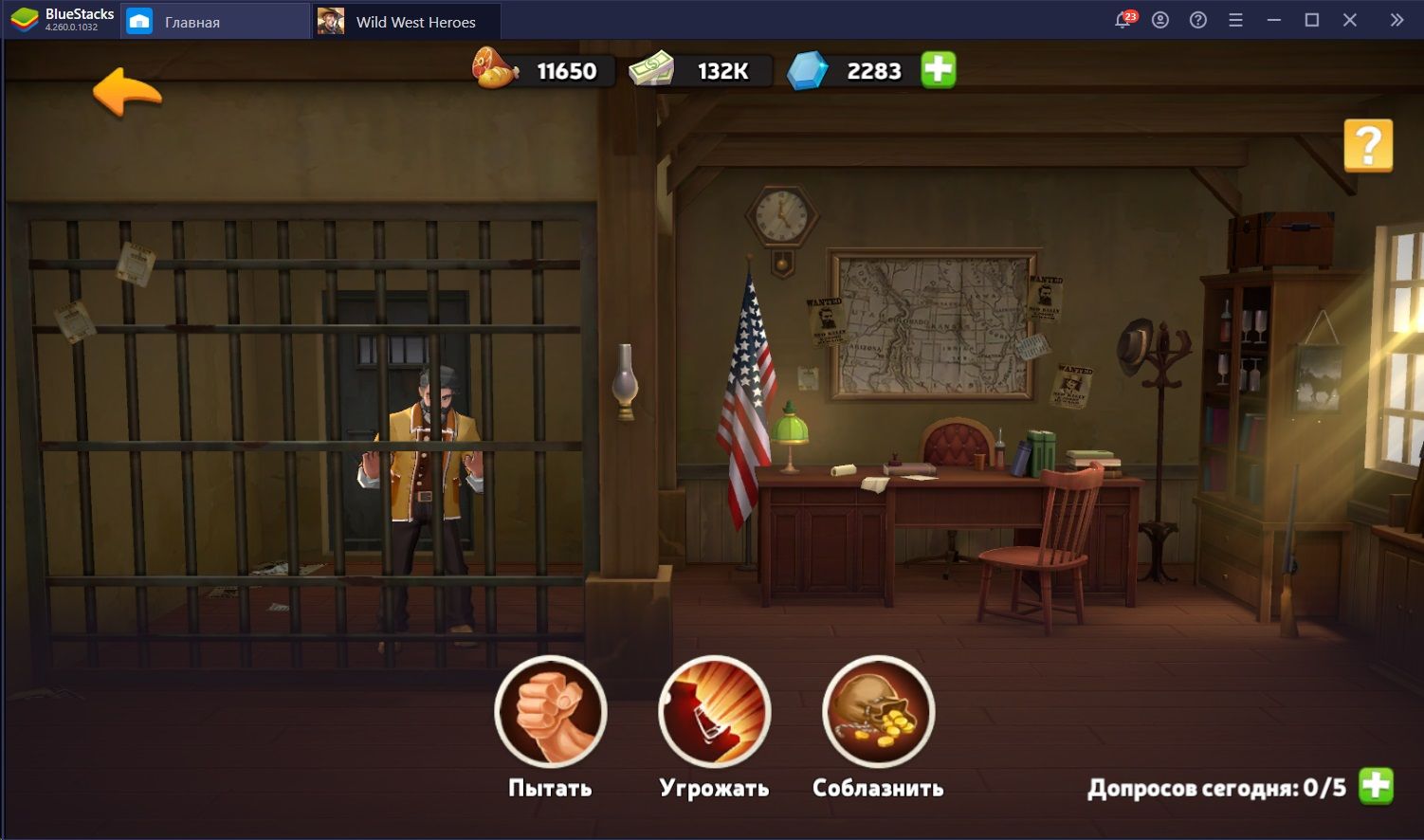This screenshot has width=1424, height=840.
Task: Open the yellow question mark help
Action: (1367, 145)
